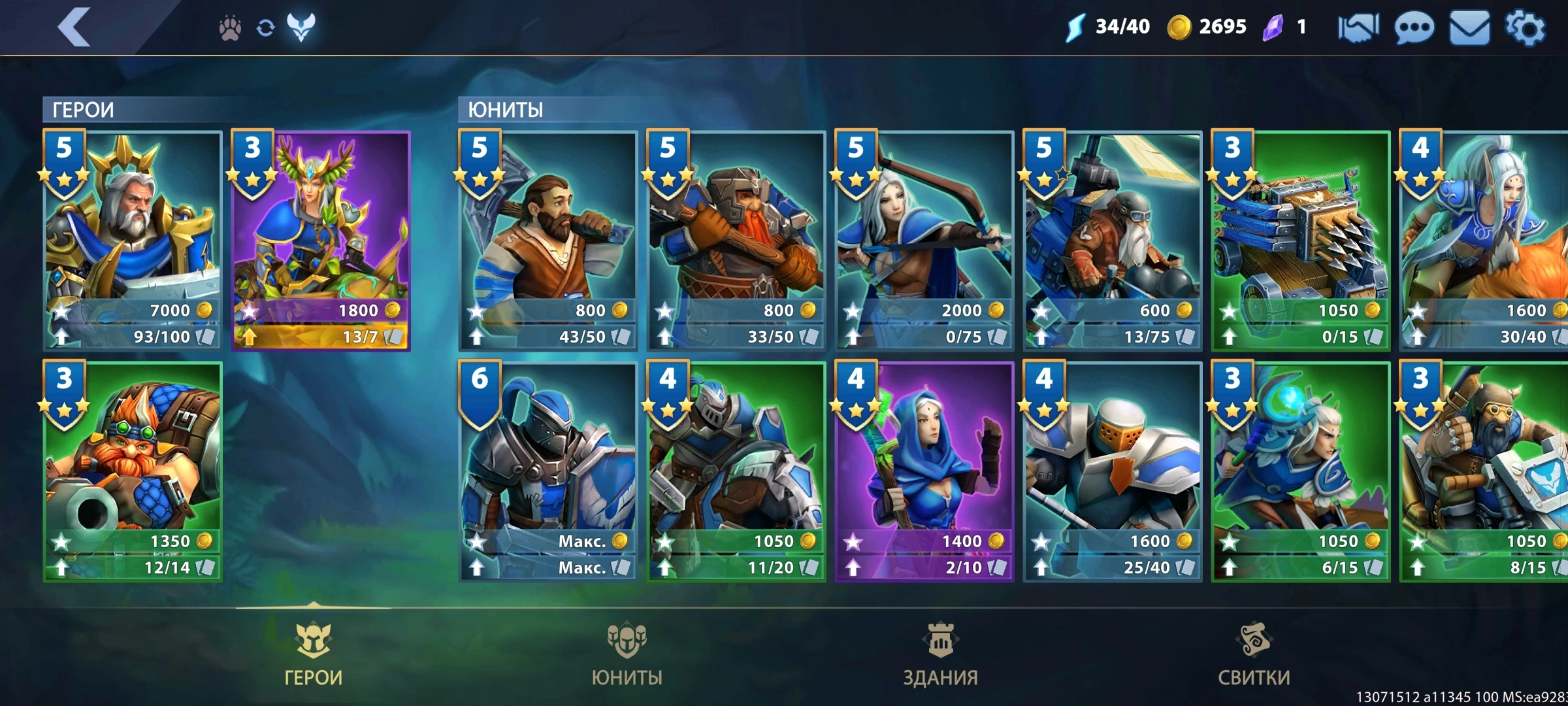Open the silver-haired archer unit card
1568x706 pixels.
924,240
